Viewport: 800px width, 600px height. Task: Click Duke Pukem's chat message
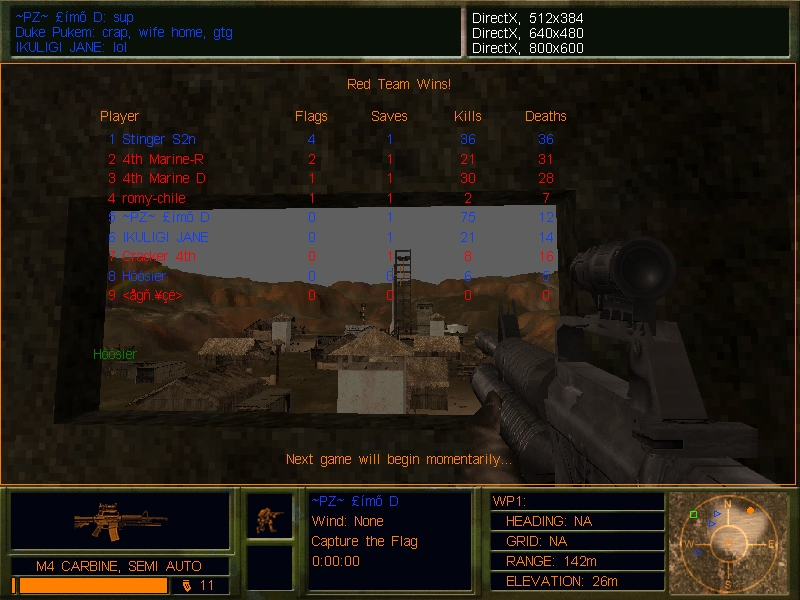[x=123, y=33]
